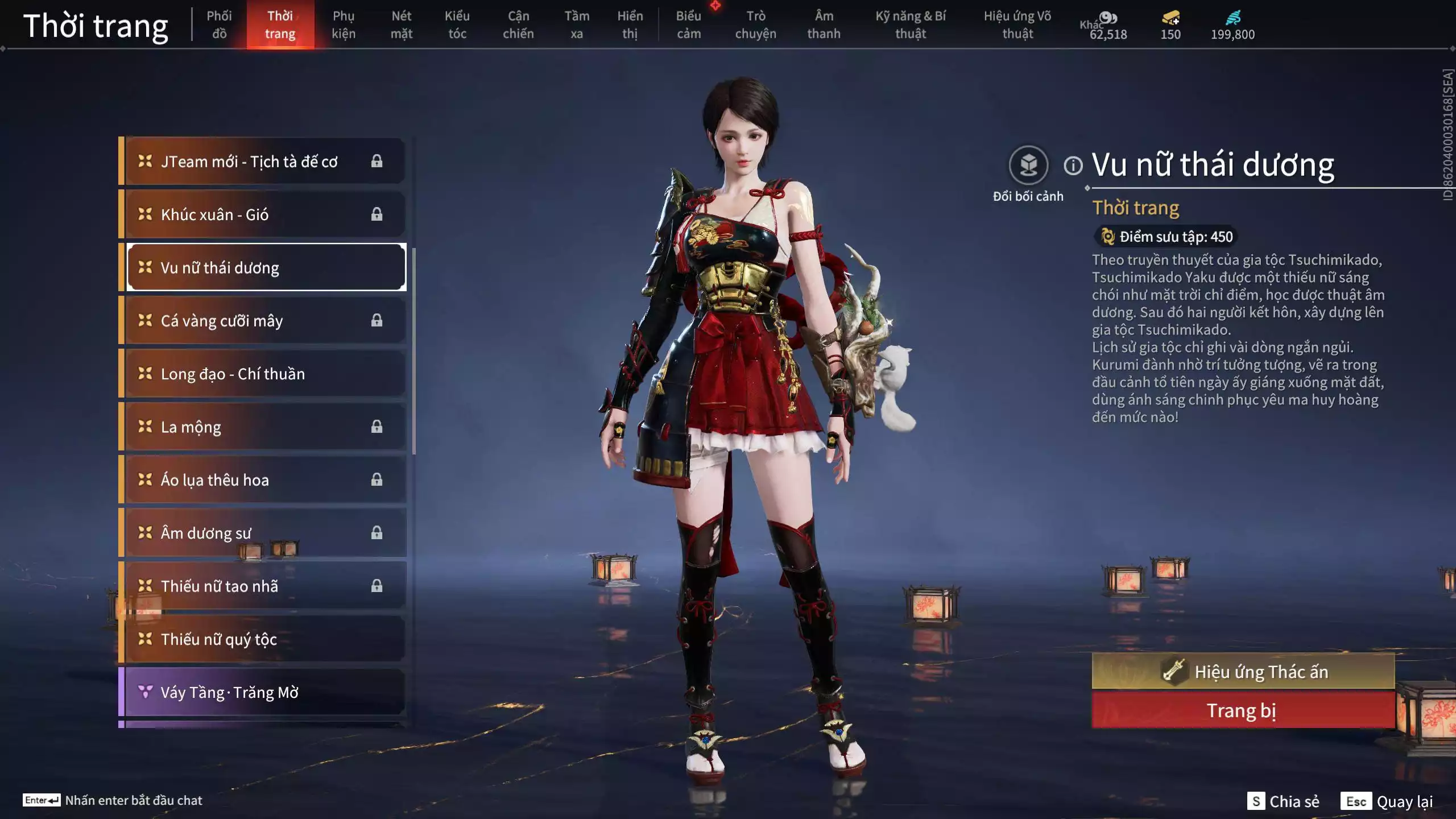Open the Phụ kiện tab

pos(344,24)
